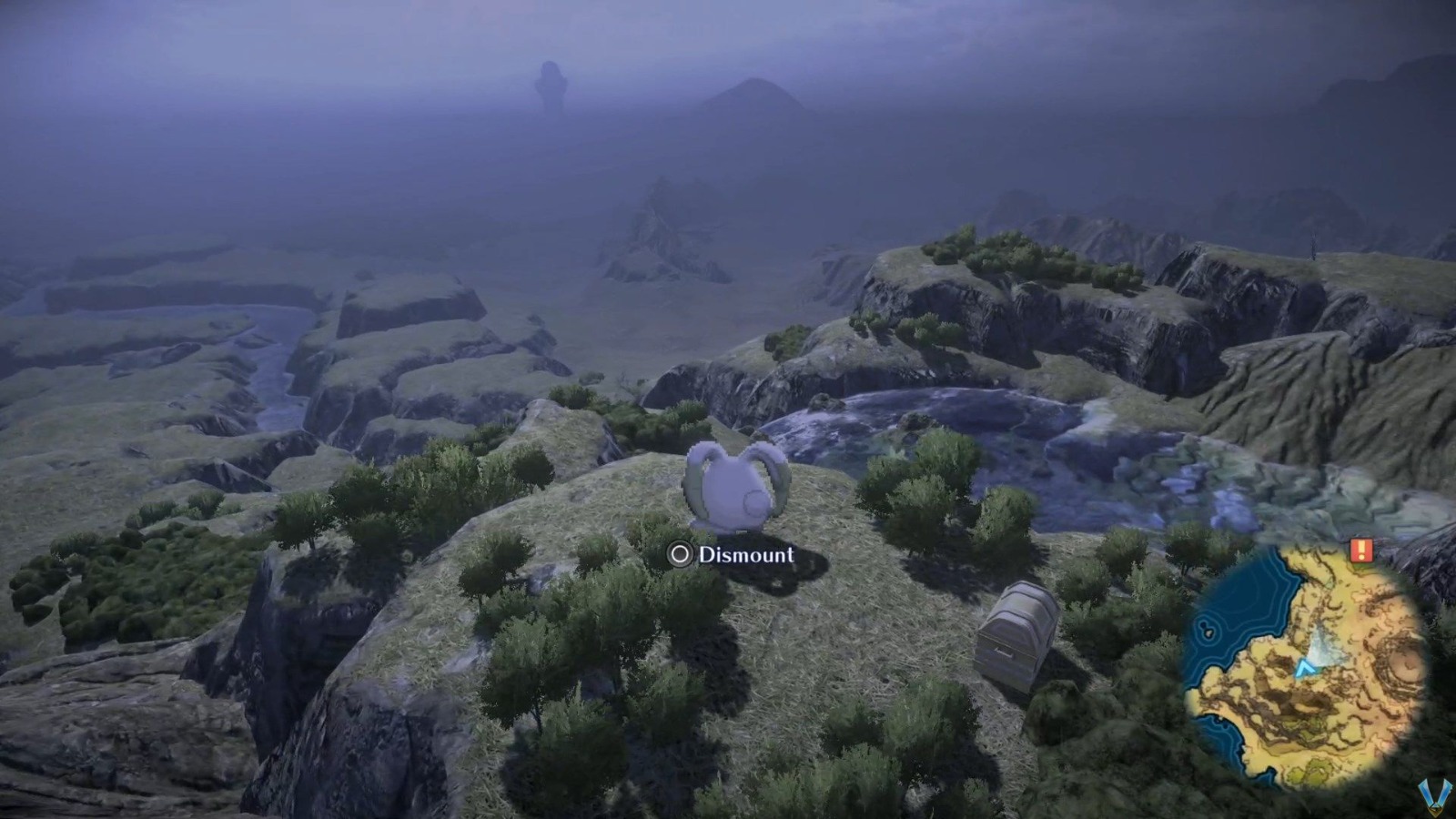
Task: Click the red exclamation quest marker on the minimap
Action: tap(1361, 549)
